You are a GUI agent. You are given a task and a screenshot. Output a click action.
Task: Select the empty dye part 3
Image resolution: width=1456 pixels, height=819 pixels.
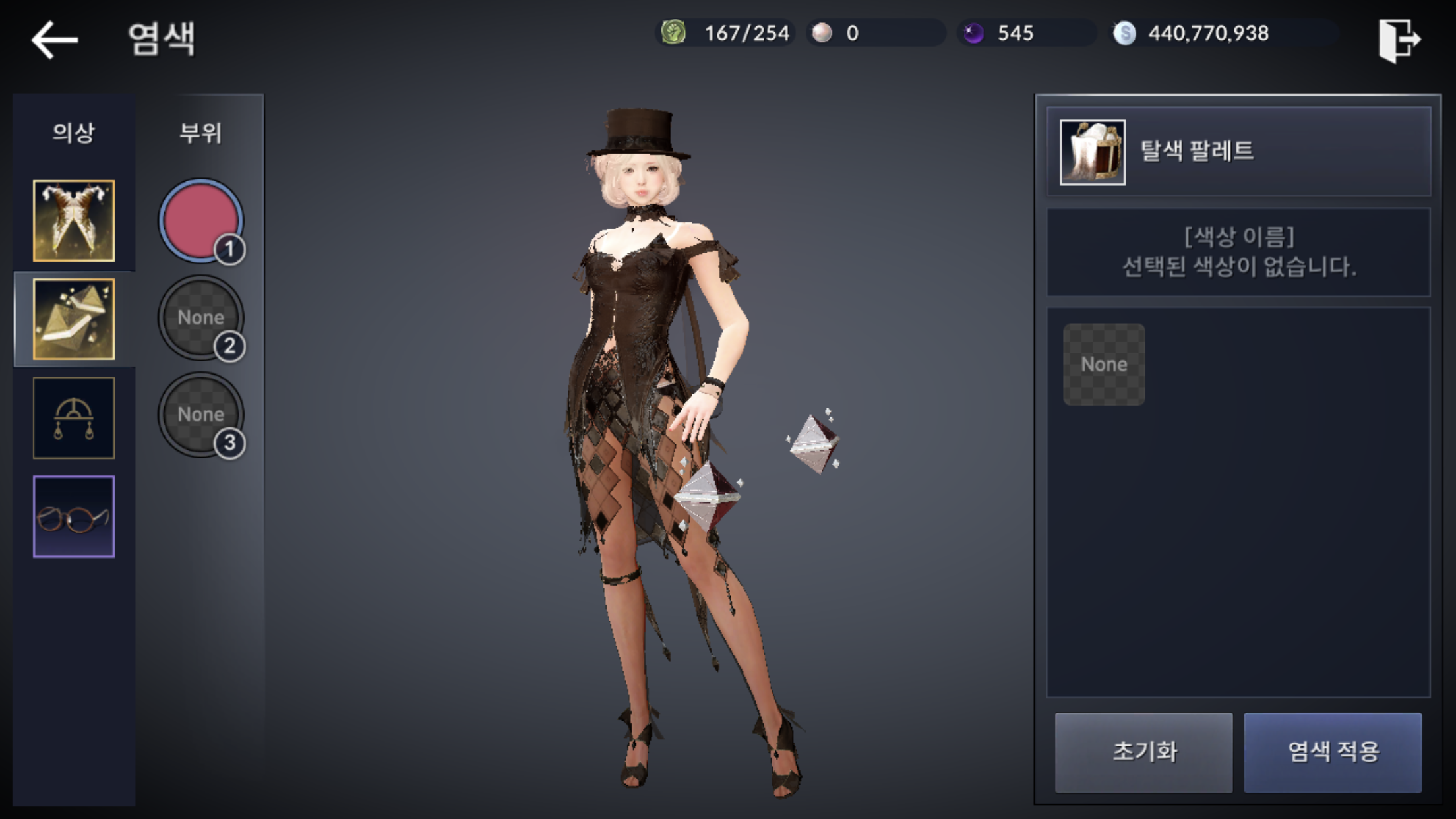pos(200,415)
